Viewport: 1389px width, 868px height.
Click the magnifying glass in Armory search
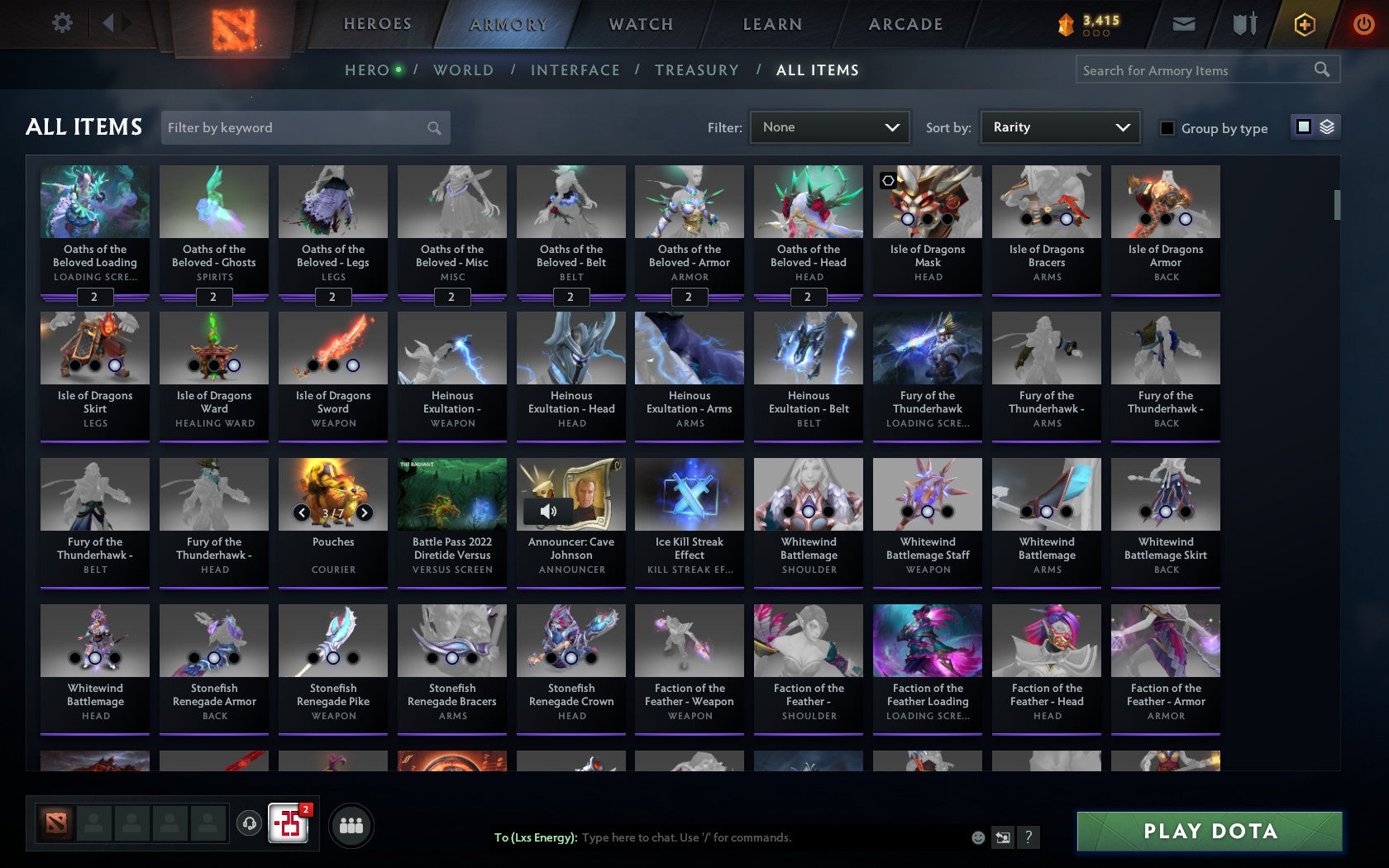point(1320,69)
